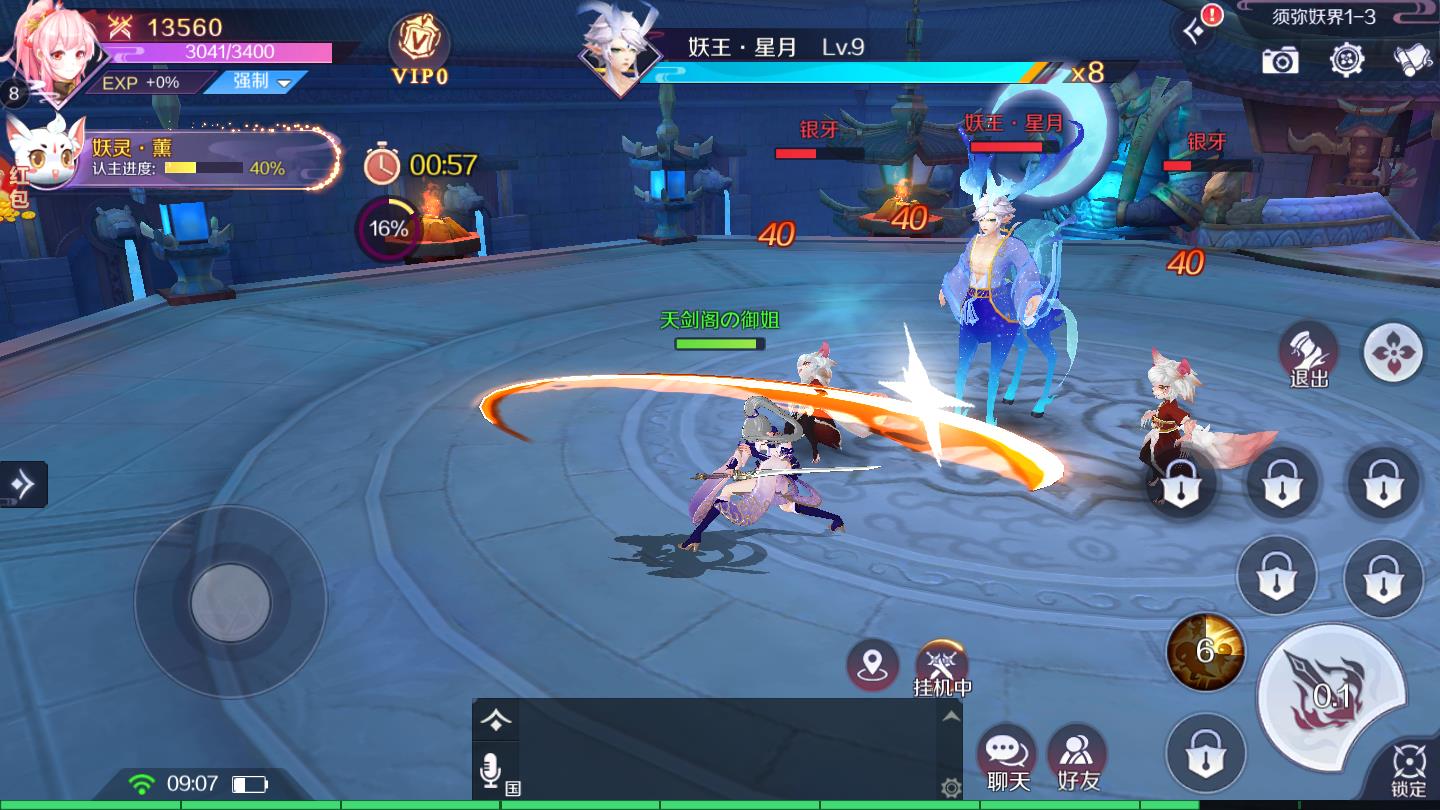
Task: Expand the chat box with the arrow
Action: (x=951, y=716)
